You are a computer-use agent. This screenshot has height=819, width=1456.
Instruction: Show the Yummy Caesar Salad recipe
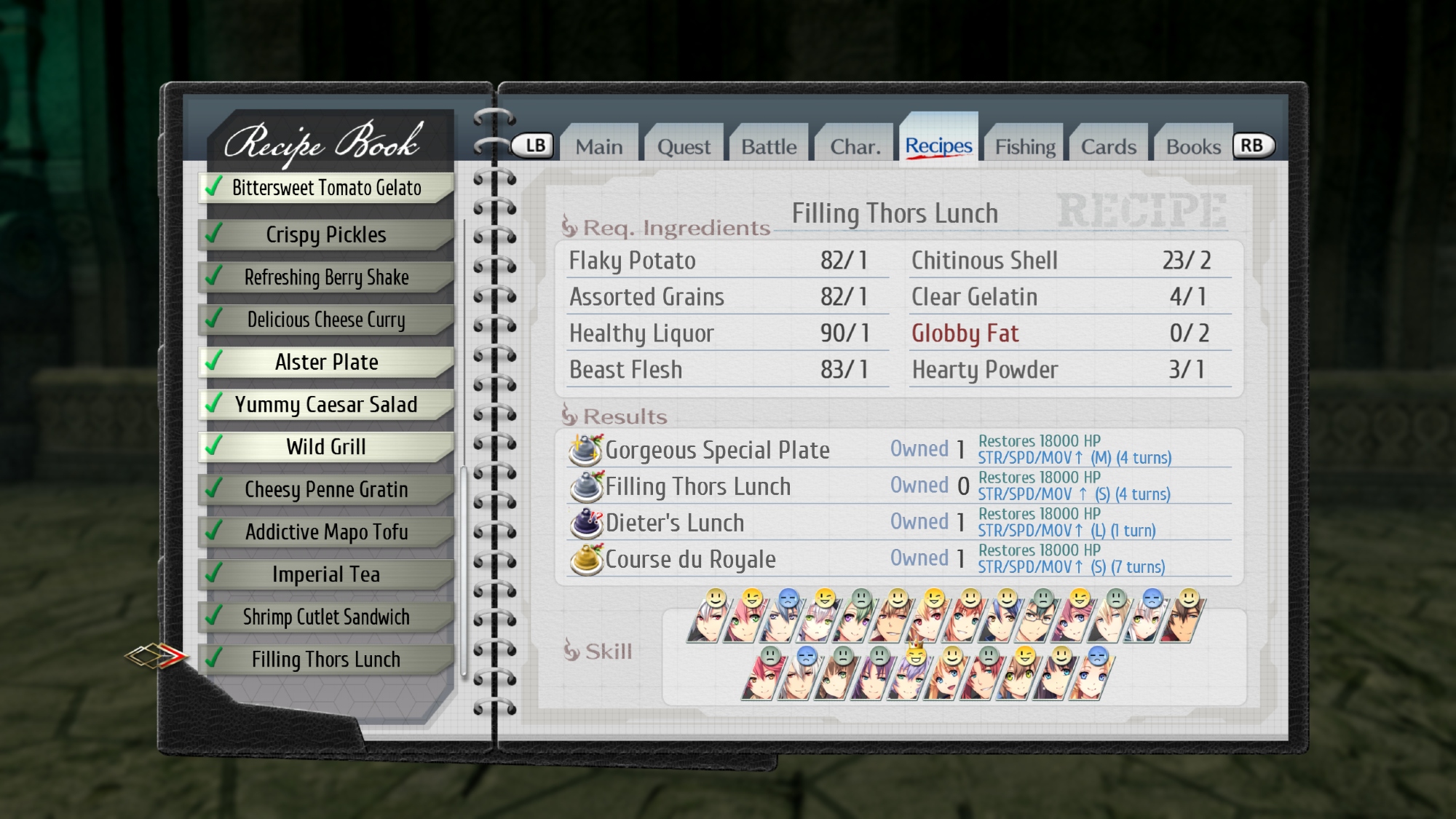(326, 404)
